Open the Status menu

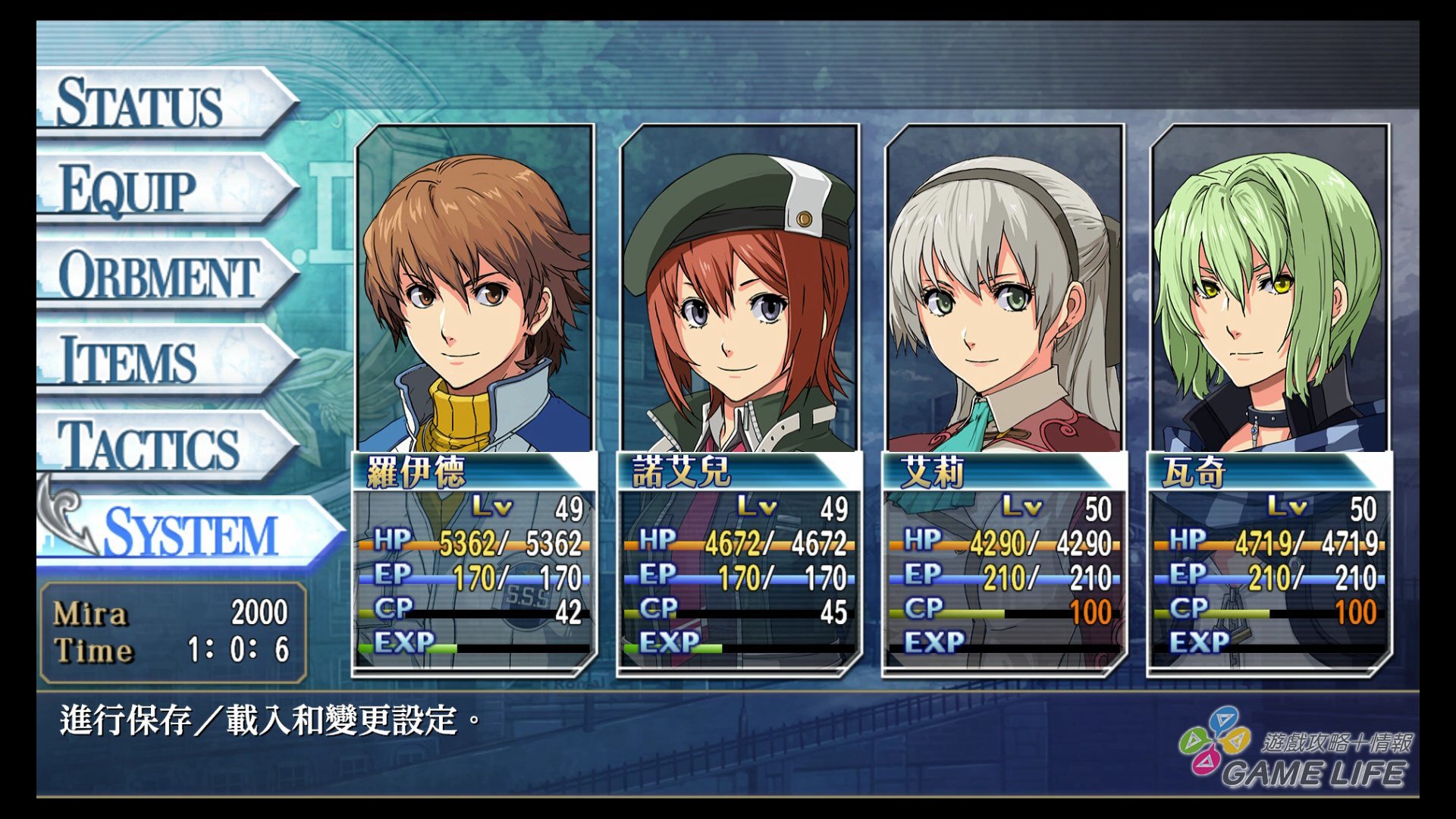tap(152, 102)
